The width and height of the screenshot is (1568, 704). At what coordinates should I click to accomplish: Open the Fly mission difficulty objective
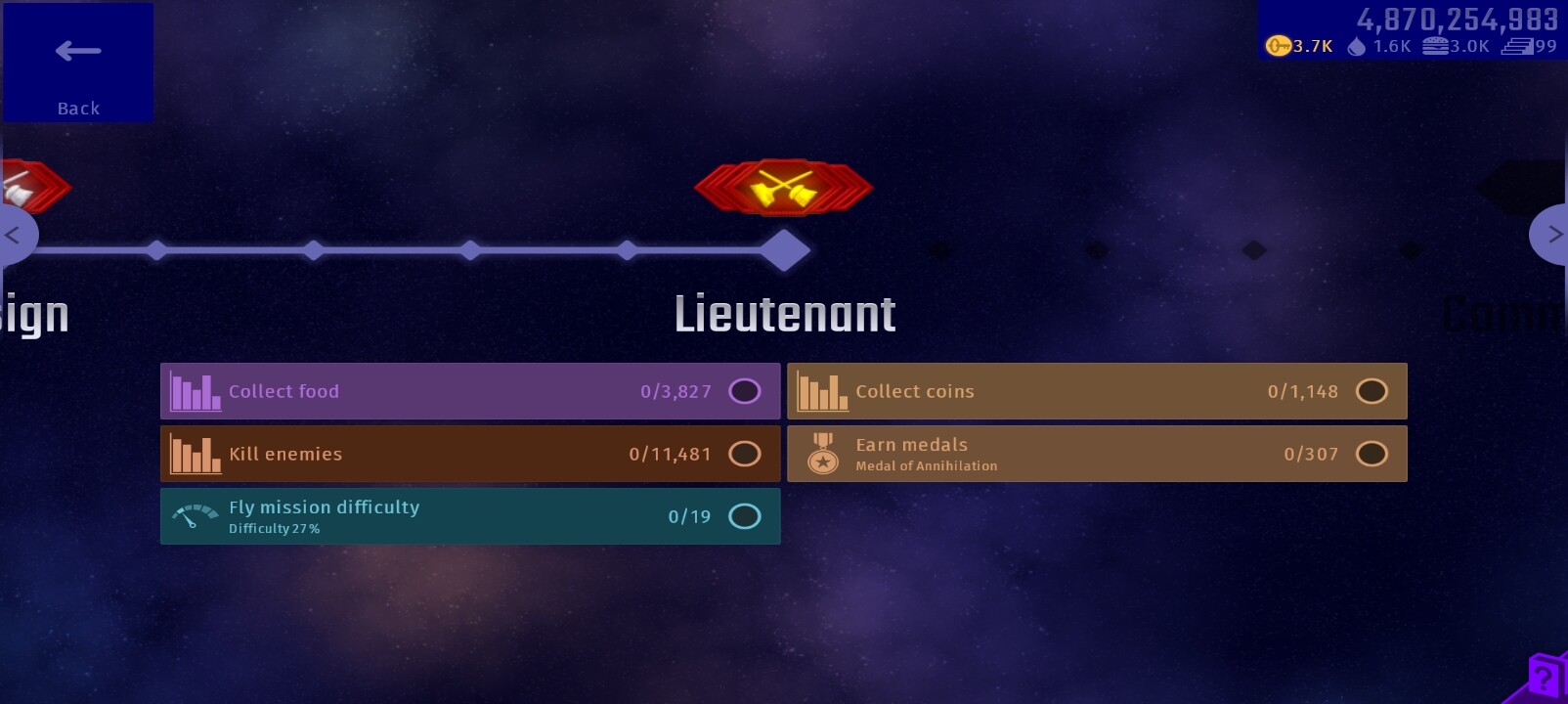470,516
